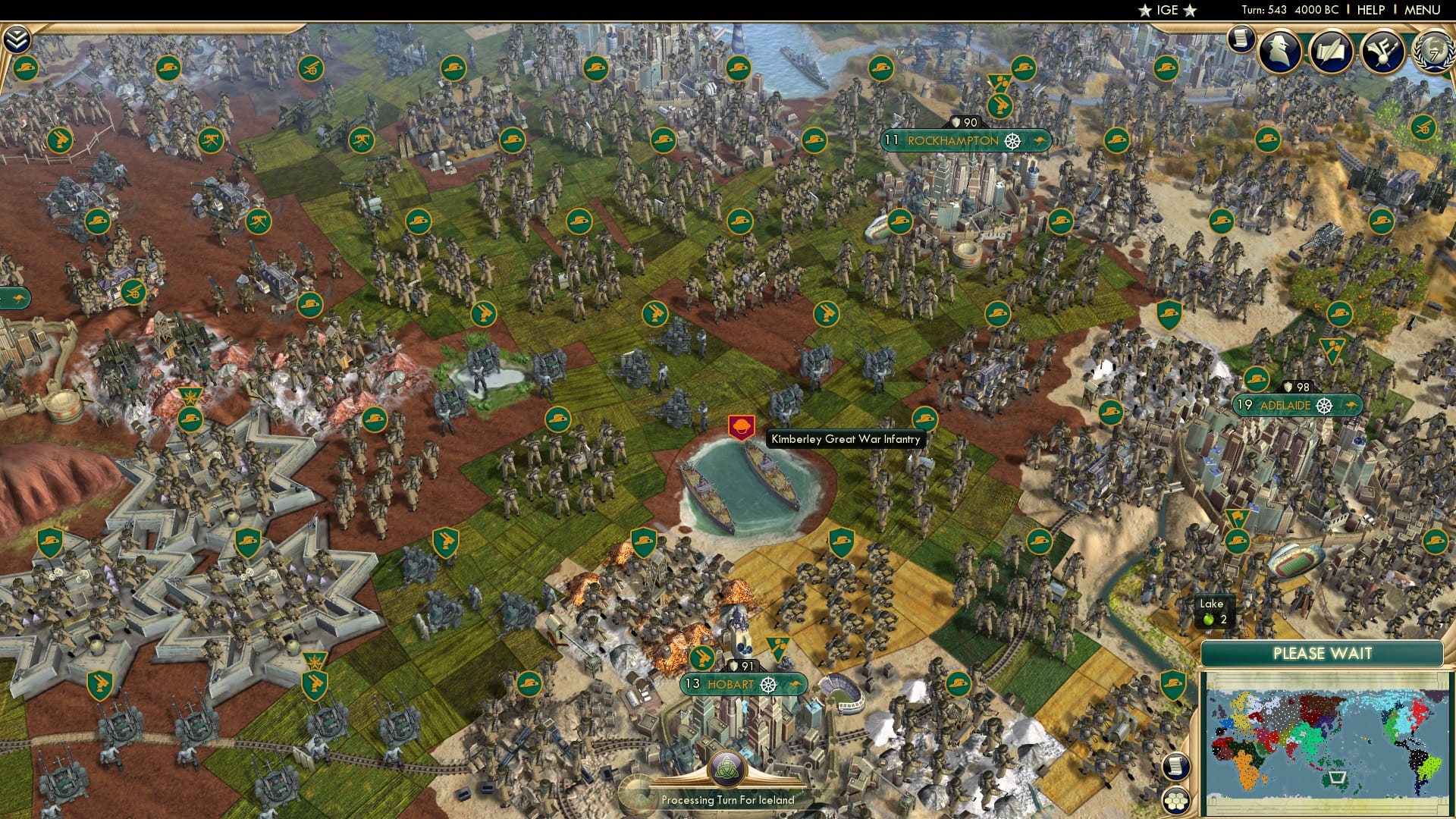Open the Espionage overview spy icon
The height and width of the screenshot is (819, 1456).
click(x=1279, y=51)
